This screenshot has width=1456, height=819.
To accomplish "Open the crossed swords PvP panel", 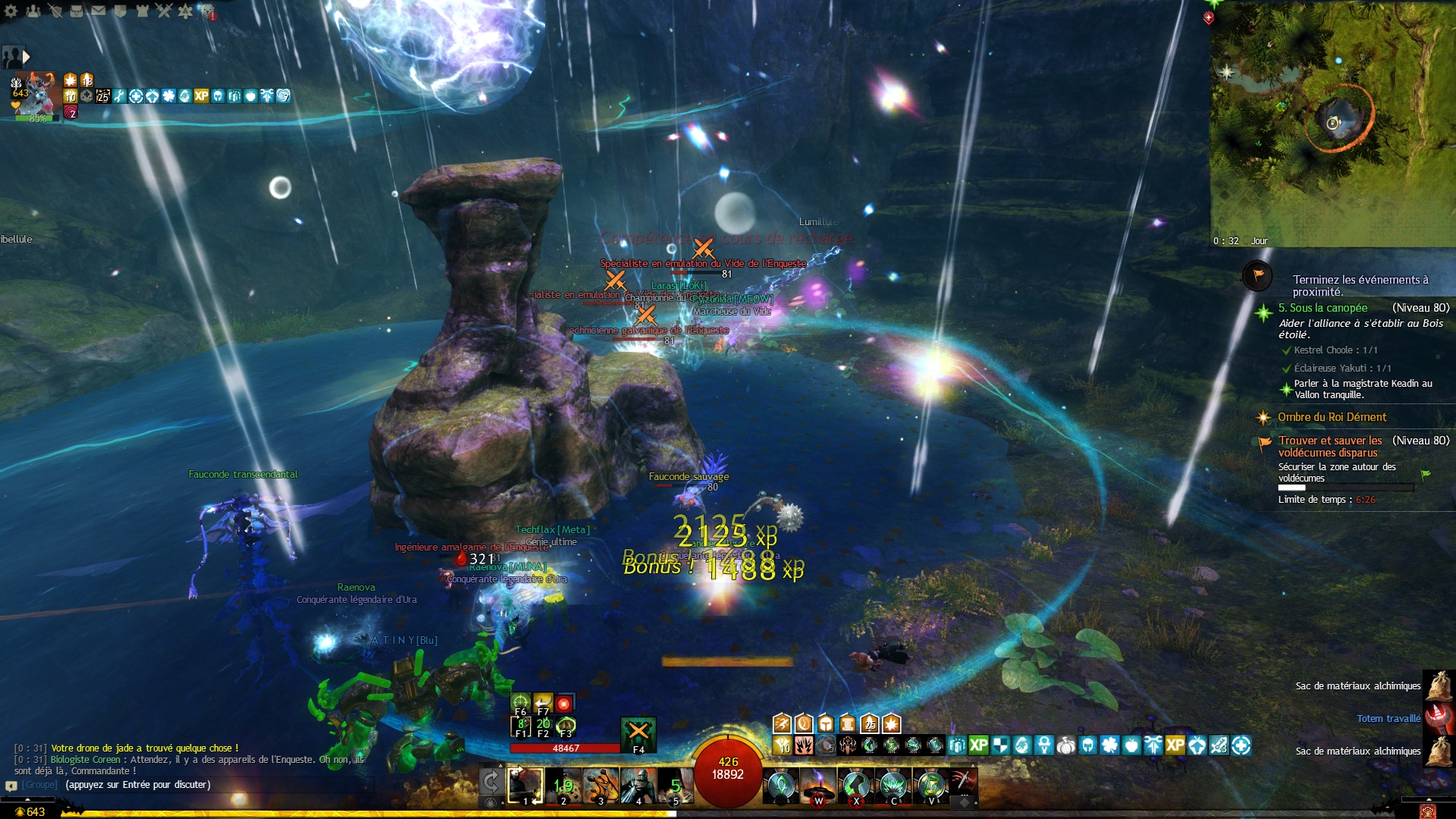I will (x=164, y=11).
